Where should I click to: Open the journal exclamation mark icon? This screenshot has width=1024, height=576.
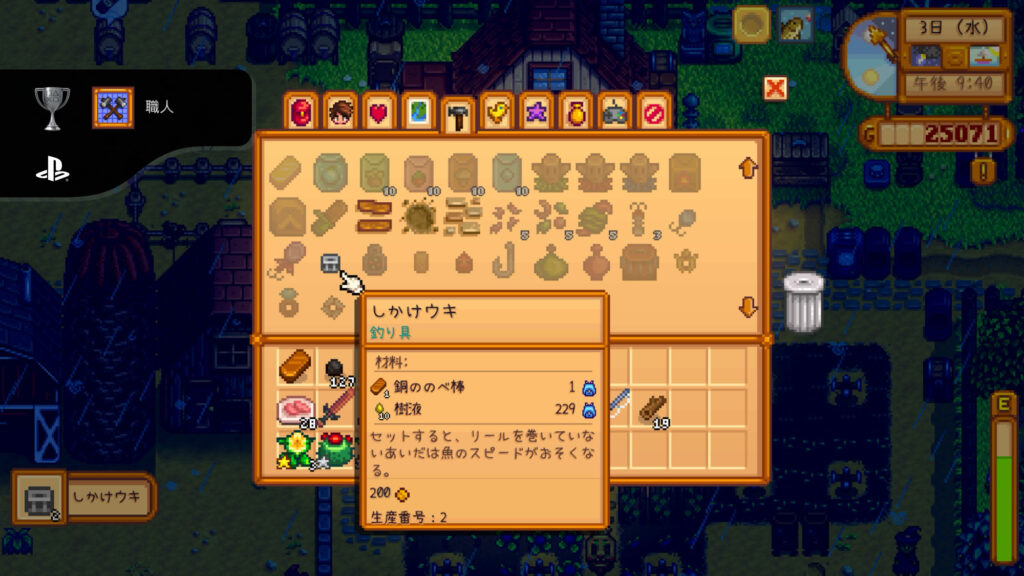pyautogui.click(x=985, y=171)
